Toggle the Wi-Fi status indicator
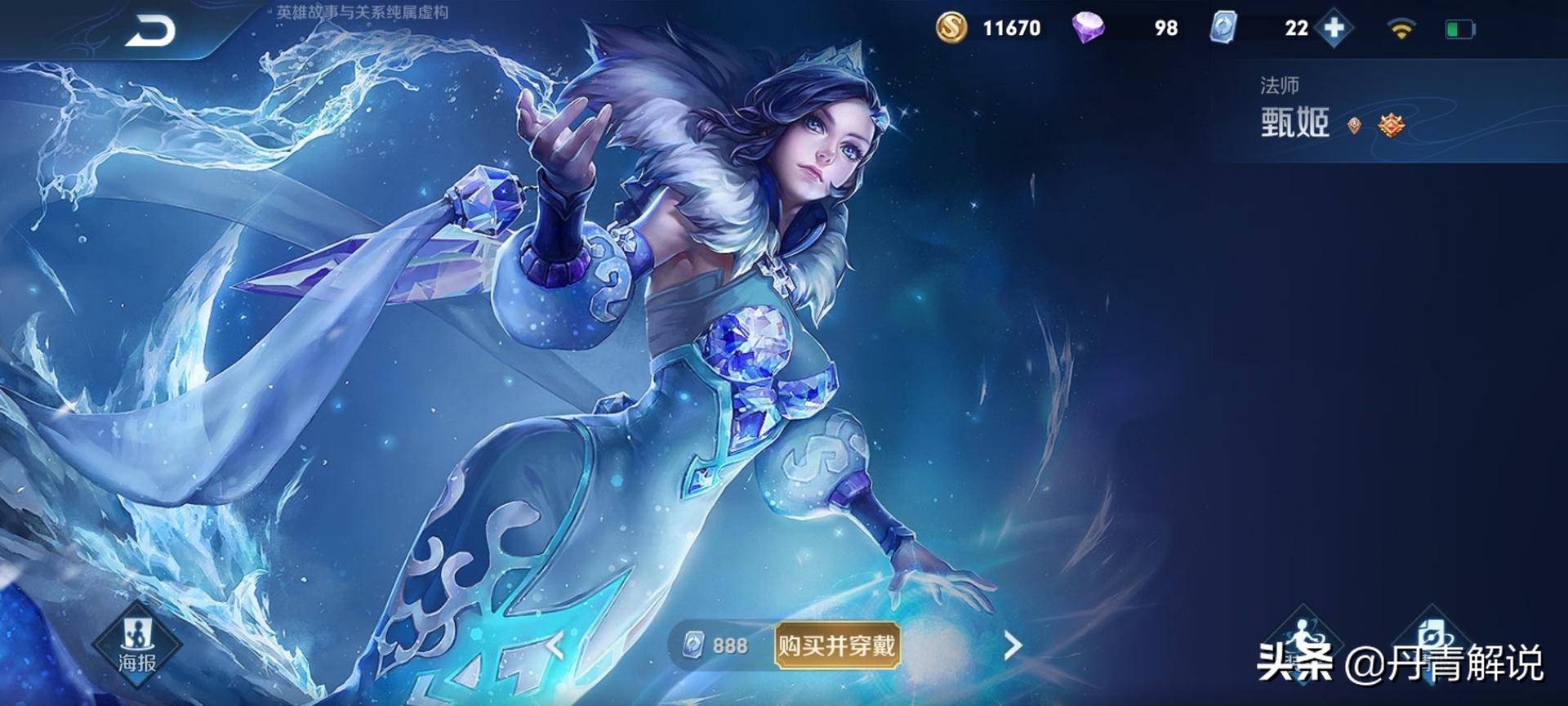The height and width of the screenshot is (706, 1568). [x=1402, y=29]
